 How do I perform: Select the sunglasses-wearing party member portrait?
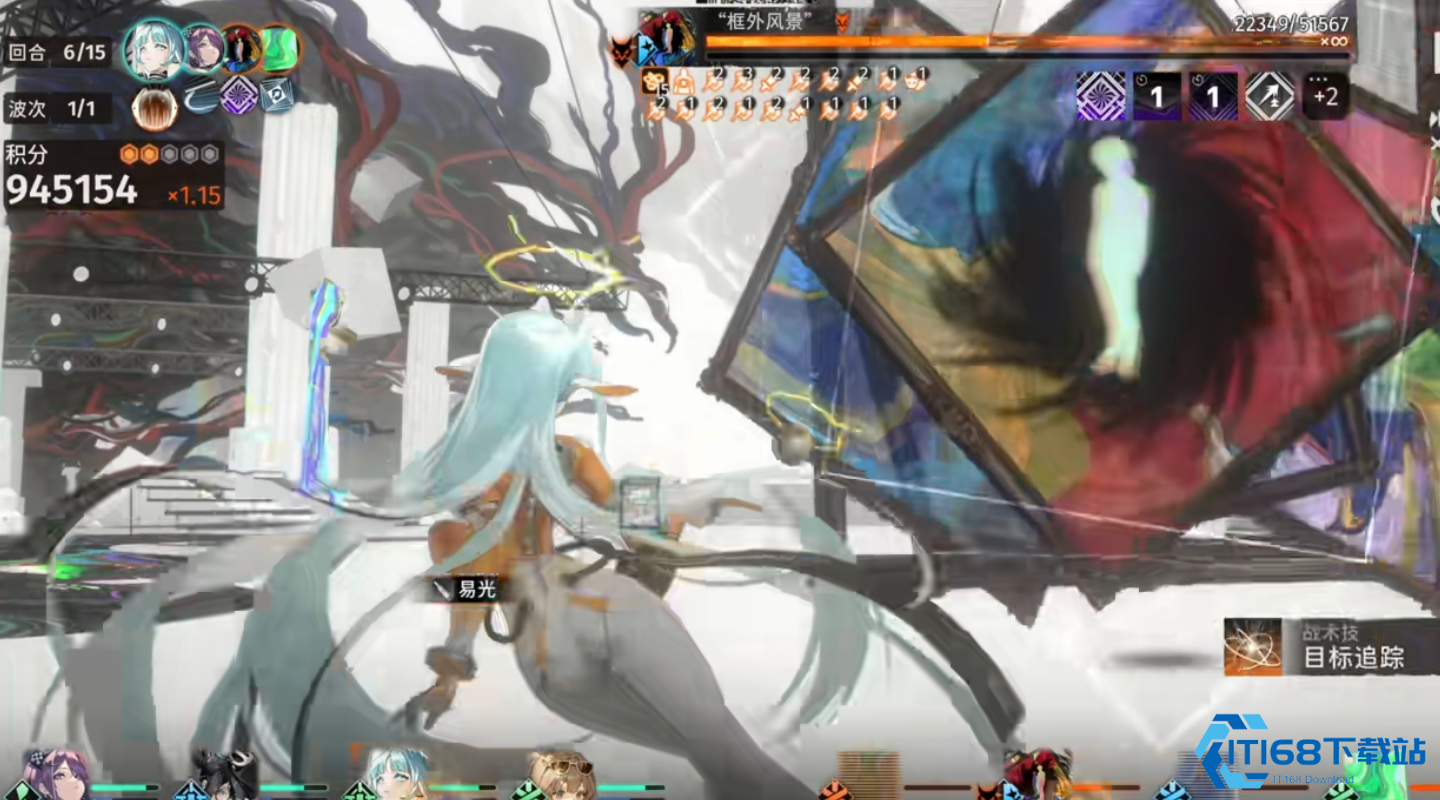[x=562, y=775]
